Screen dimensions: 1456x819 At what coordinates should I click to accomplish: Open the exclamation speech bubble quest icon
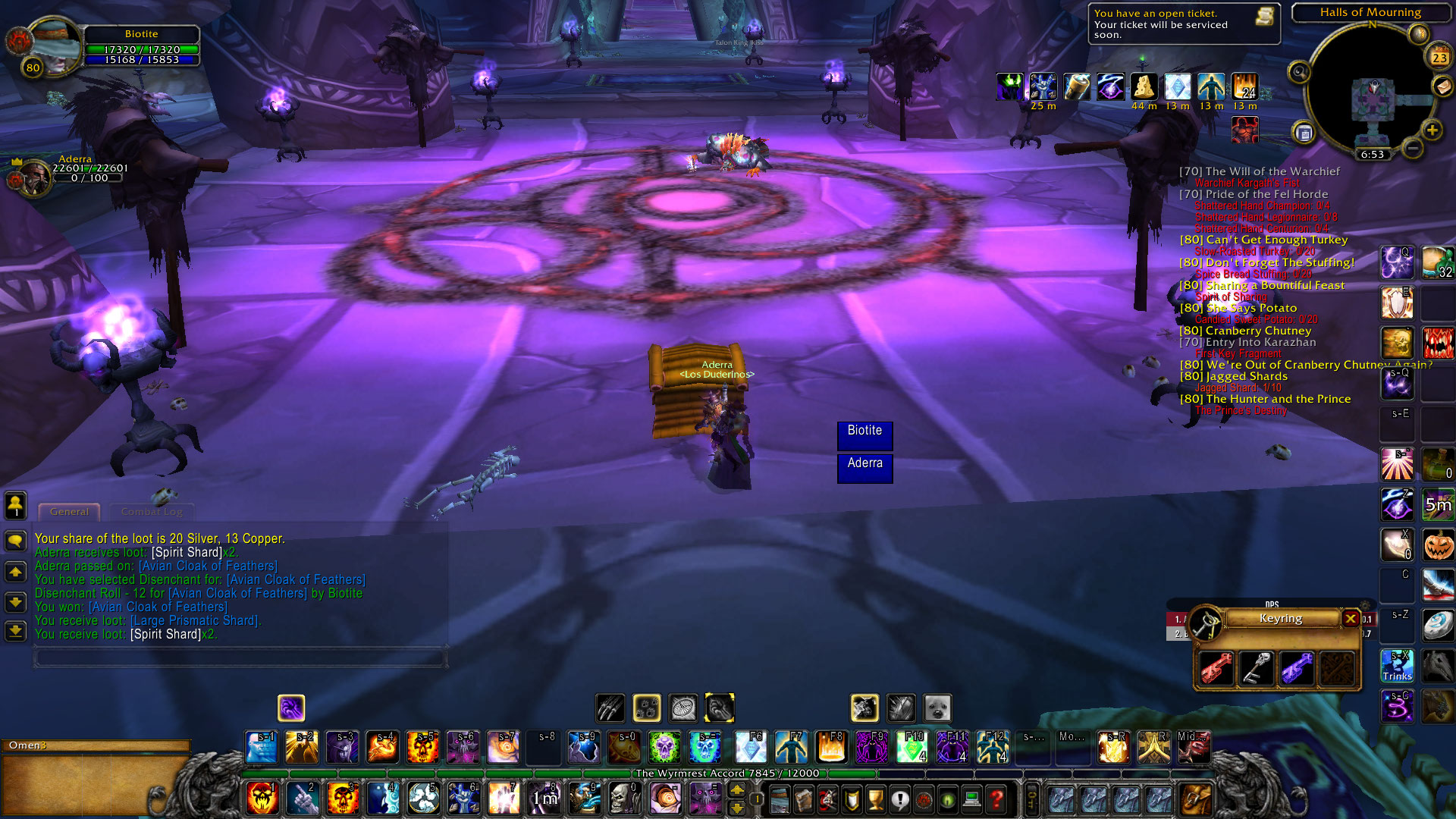click(x=900, y=798)
